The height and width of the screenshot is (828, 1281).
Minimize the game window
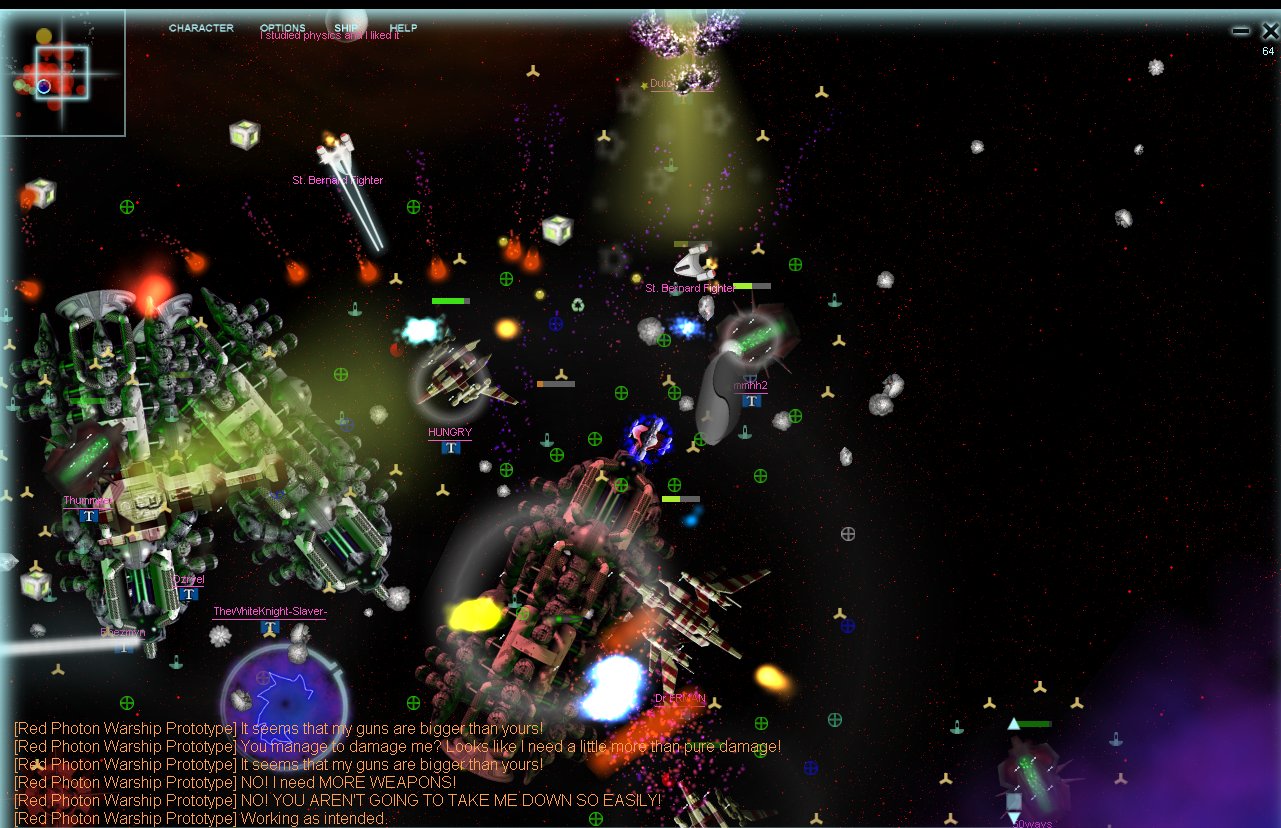[1241, 31]
